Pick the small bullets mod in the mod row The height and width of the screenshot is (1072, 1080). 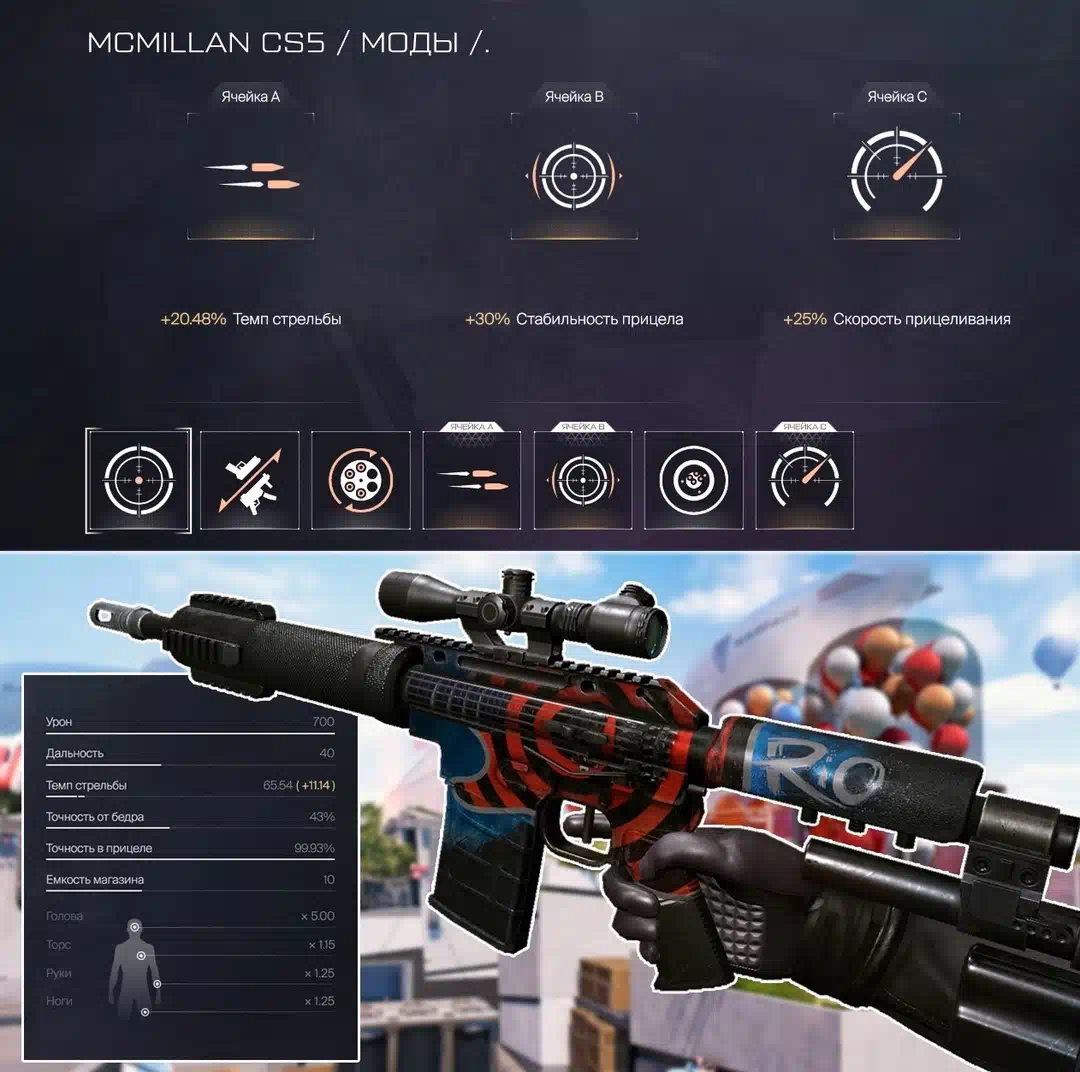[x=472, y=480]
